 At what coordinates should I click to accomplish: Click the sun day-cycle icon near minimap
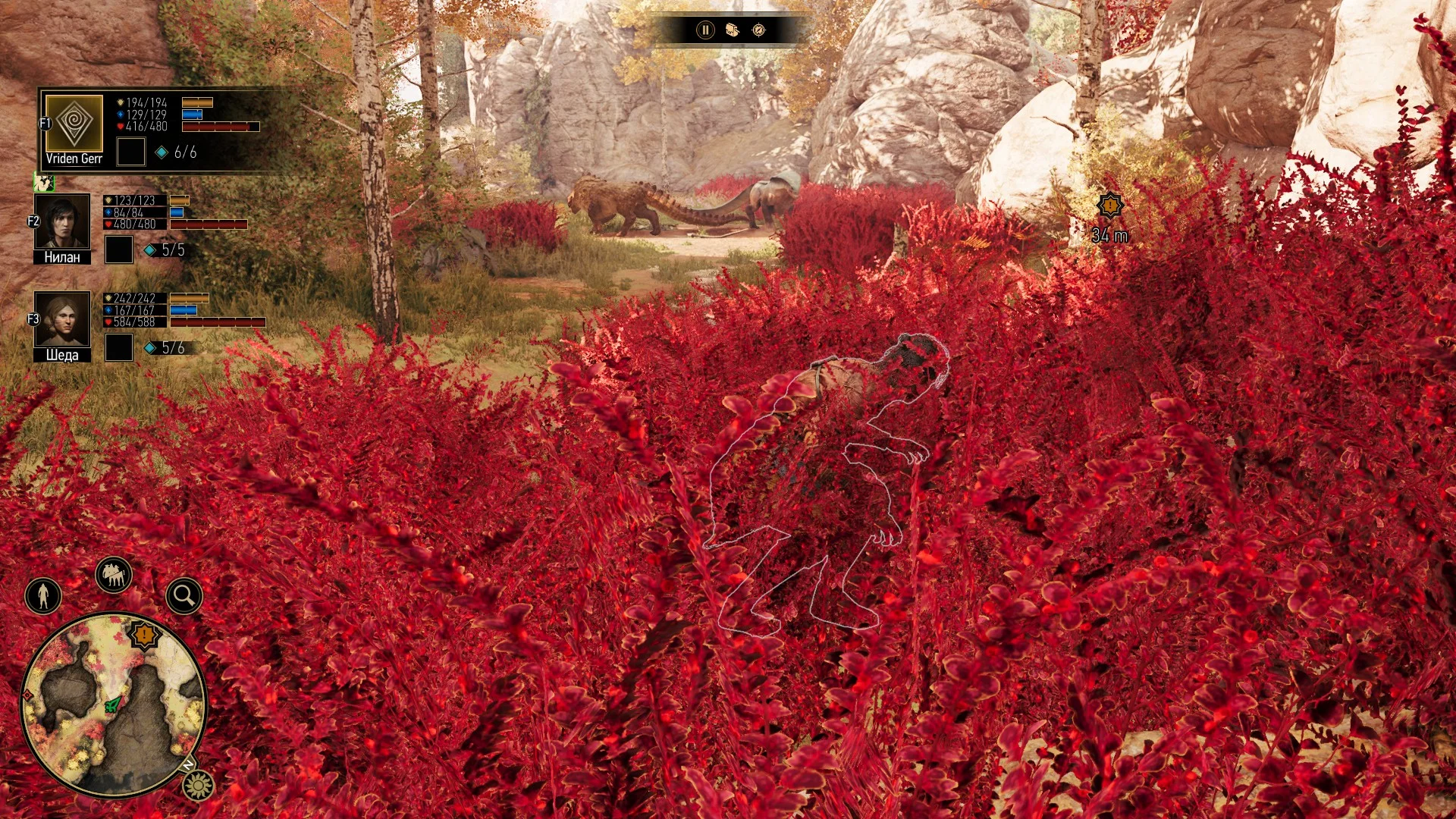point(198,784)
